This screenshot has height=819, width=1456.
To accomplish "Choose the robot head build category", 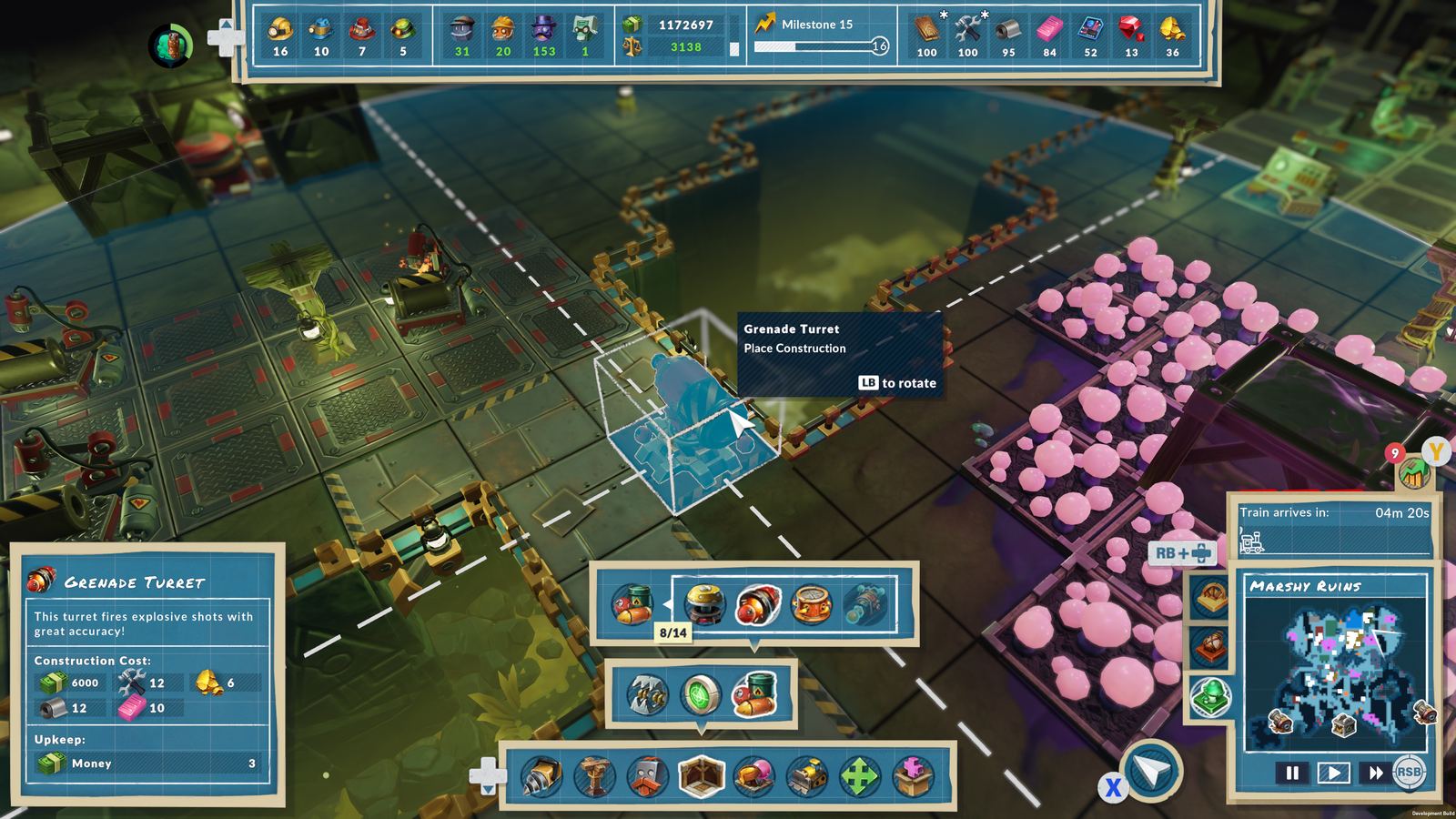I will [x=648, y=777].
